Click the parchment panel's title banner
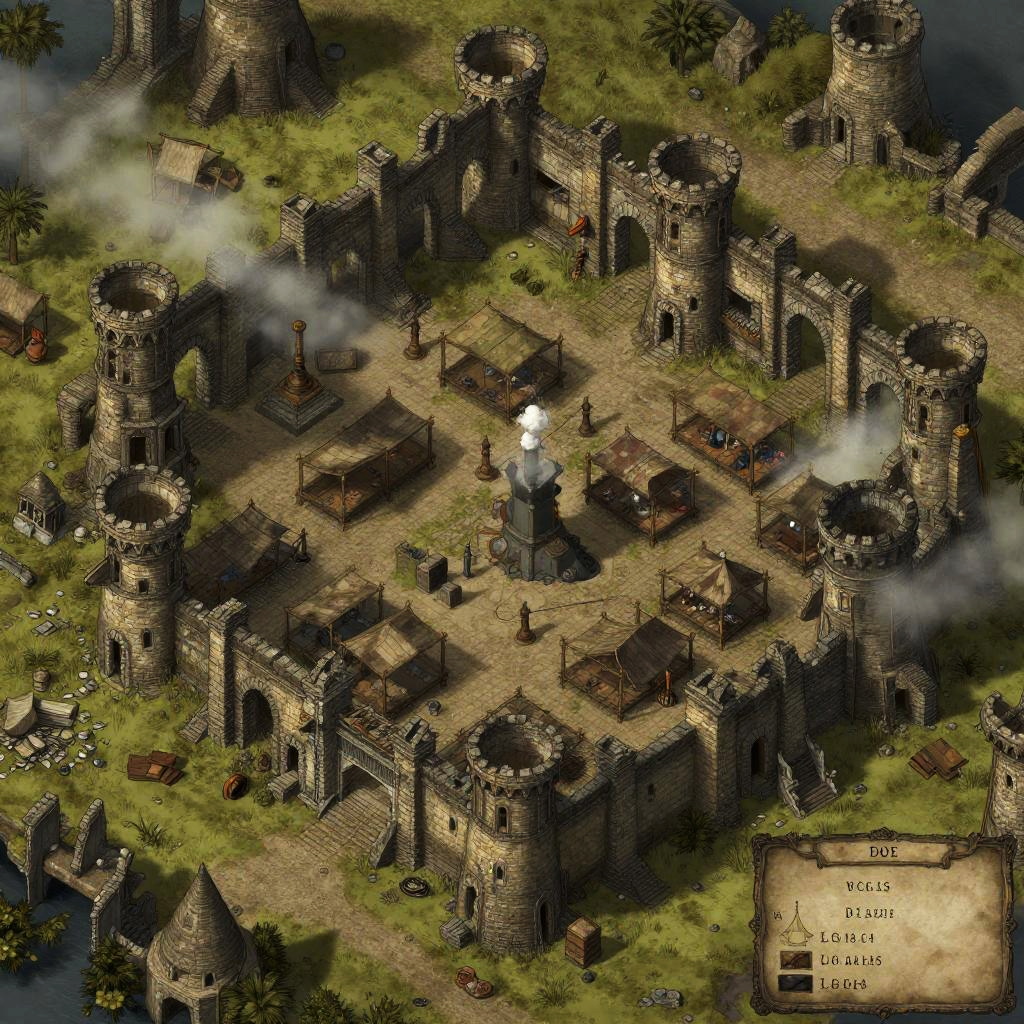This screenshot has width=1024, height=1024. pyautogui.click(x=881, y=854)
